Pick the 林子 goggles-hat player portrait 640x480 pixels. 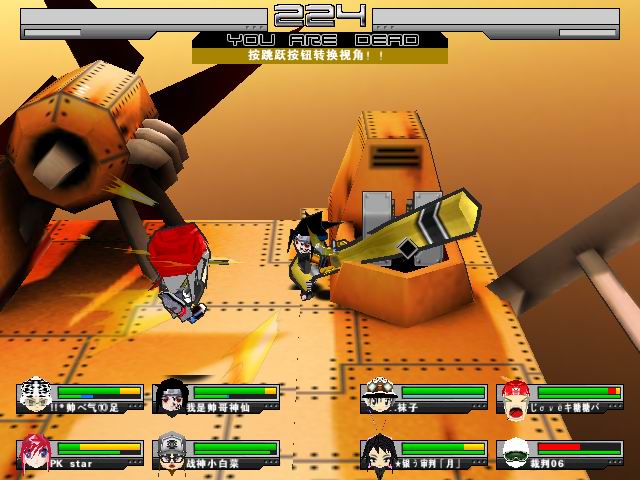tap(379, 397)
